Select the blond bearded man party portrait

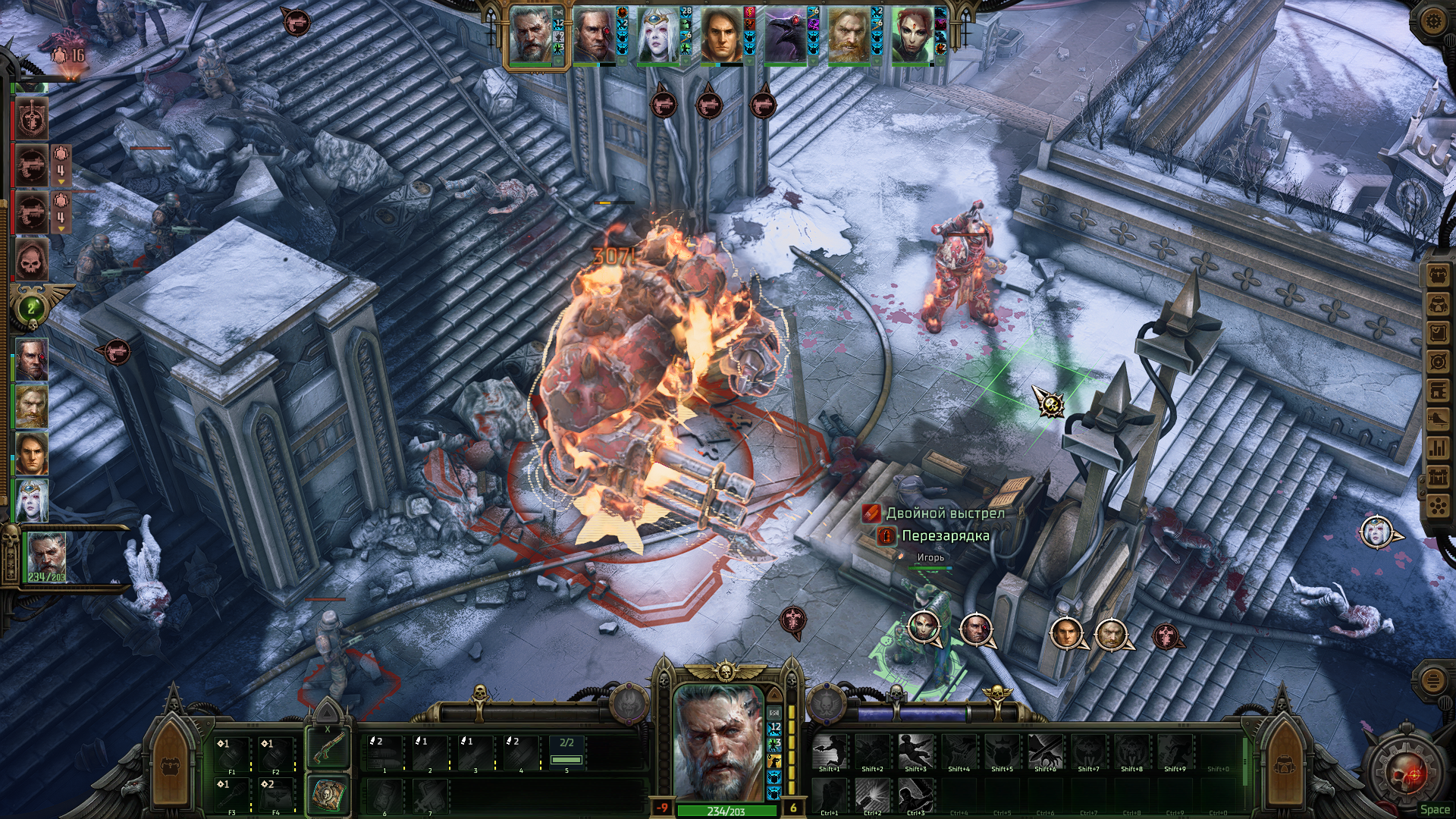[849, 36]
